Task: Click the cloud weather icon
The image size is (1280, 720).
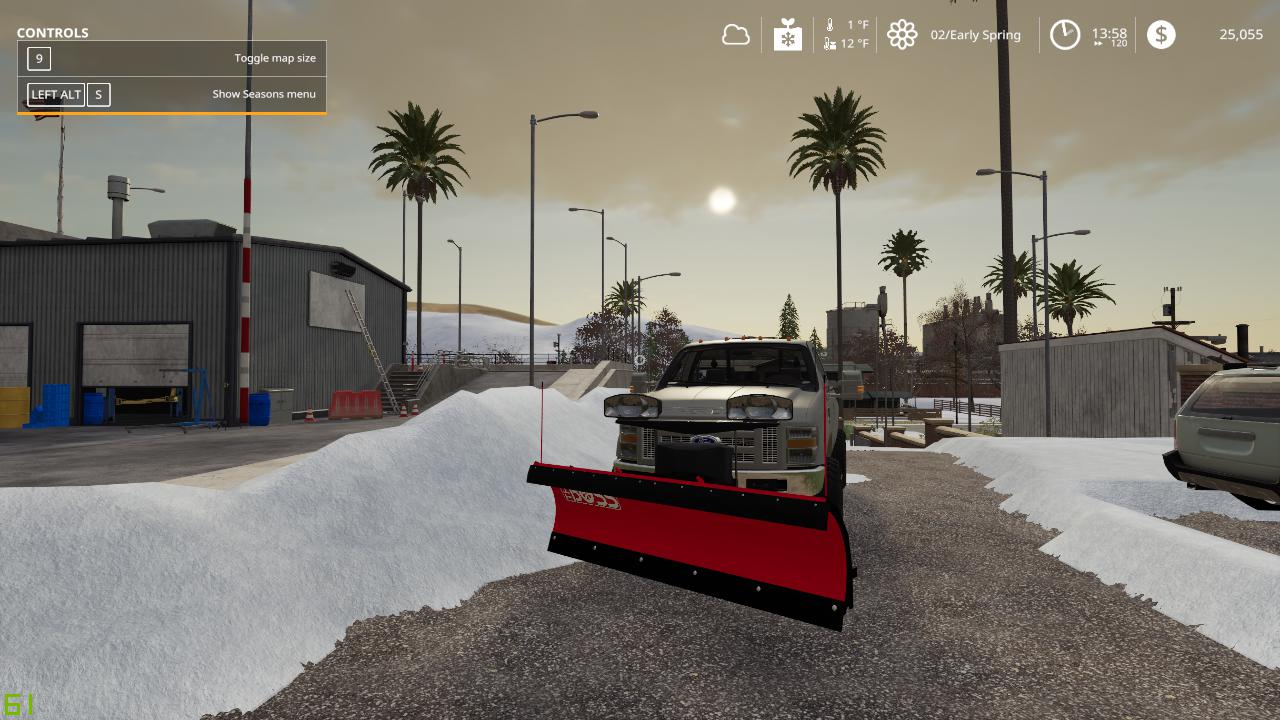Action: pyautogui.click(x=736, y=35)
